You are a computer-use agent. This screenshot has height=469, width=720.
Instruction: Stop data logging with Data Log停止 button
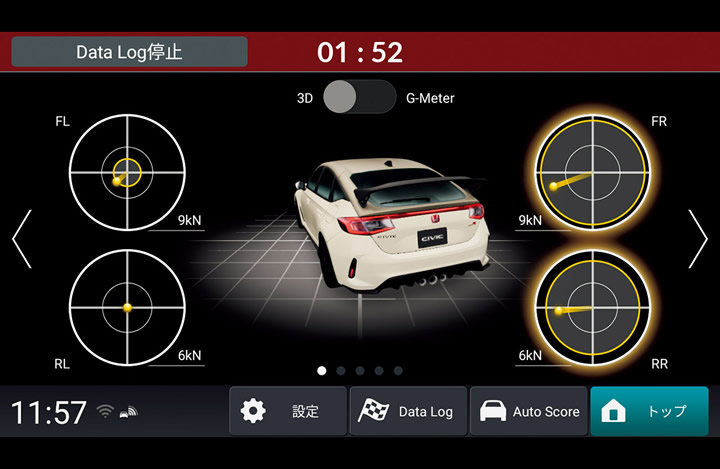coord(129,52)
